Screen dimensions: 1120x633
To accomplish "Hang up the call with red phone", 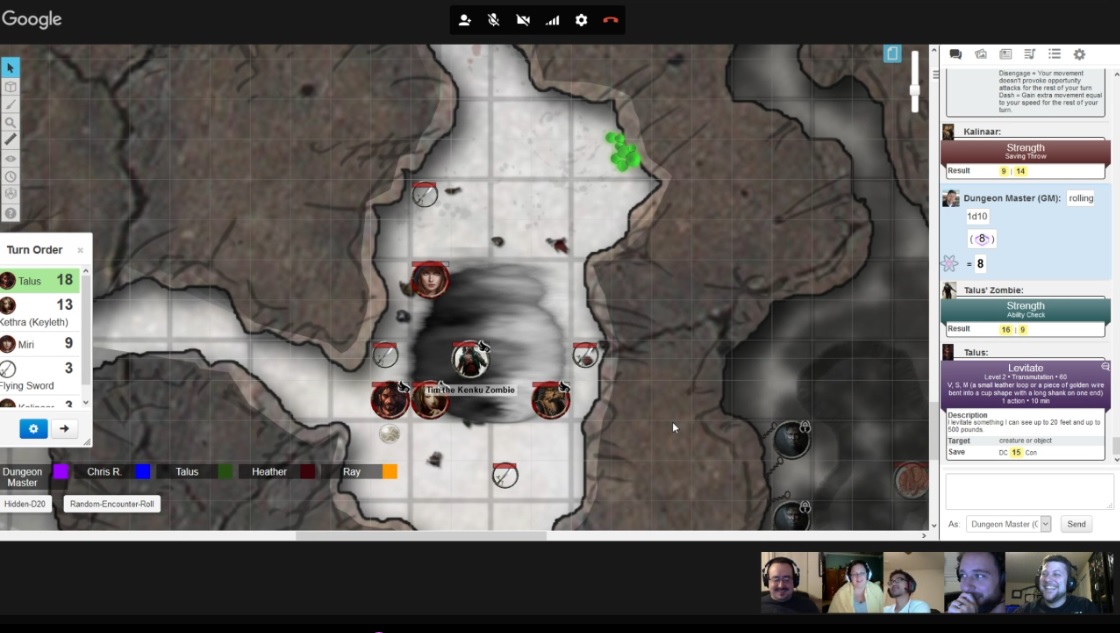I will tap(611, 20).
